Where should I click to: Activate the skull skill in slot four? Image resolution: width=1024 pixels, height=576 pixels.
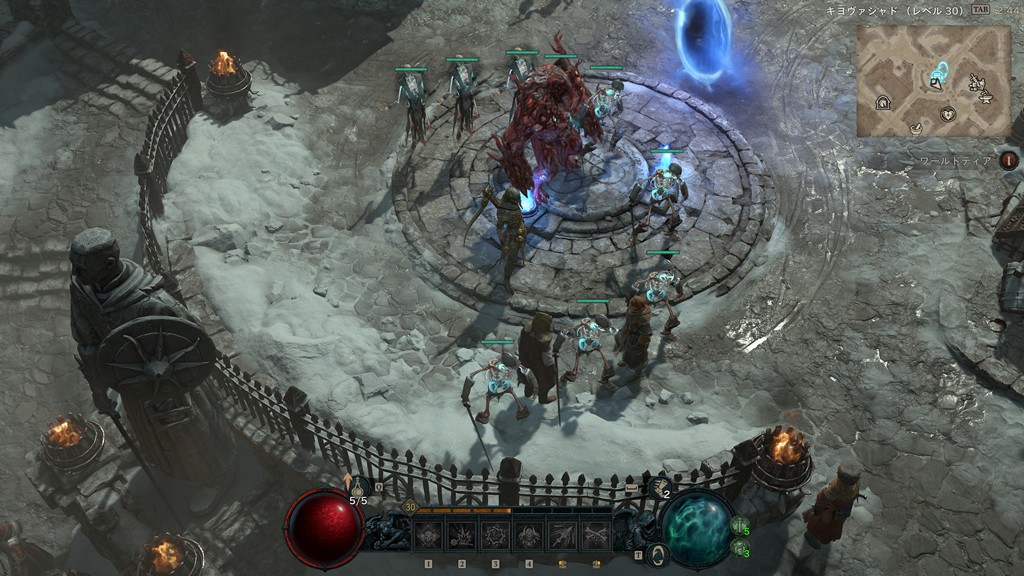pos(528,536)
